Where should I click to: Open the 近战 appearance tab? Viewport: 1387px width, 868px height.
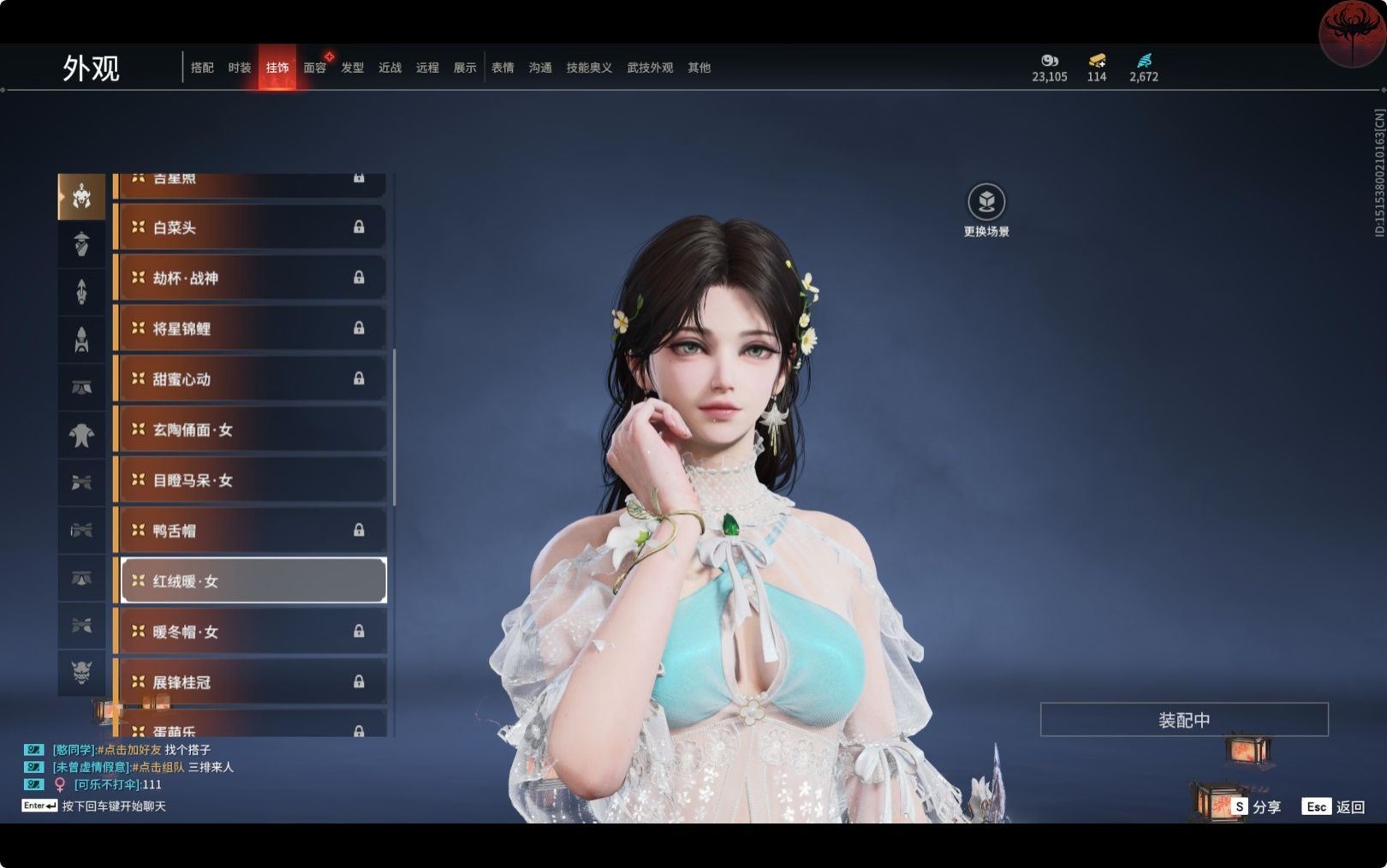pos(390,68)
